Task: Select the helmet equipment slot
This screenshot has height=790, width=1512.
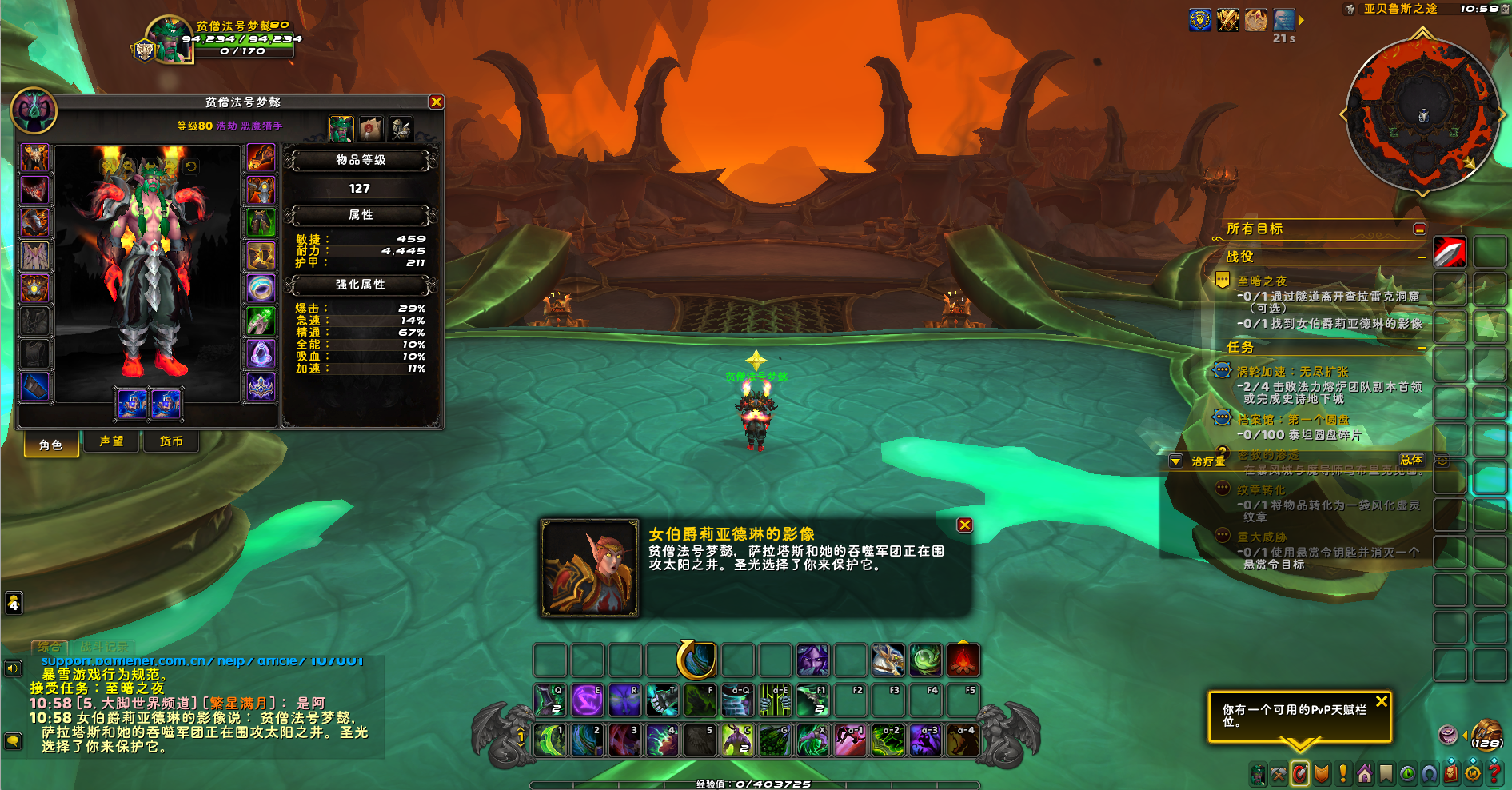Action: tap(35, 158)
